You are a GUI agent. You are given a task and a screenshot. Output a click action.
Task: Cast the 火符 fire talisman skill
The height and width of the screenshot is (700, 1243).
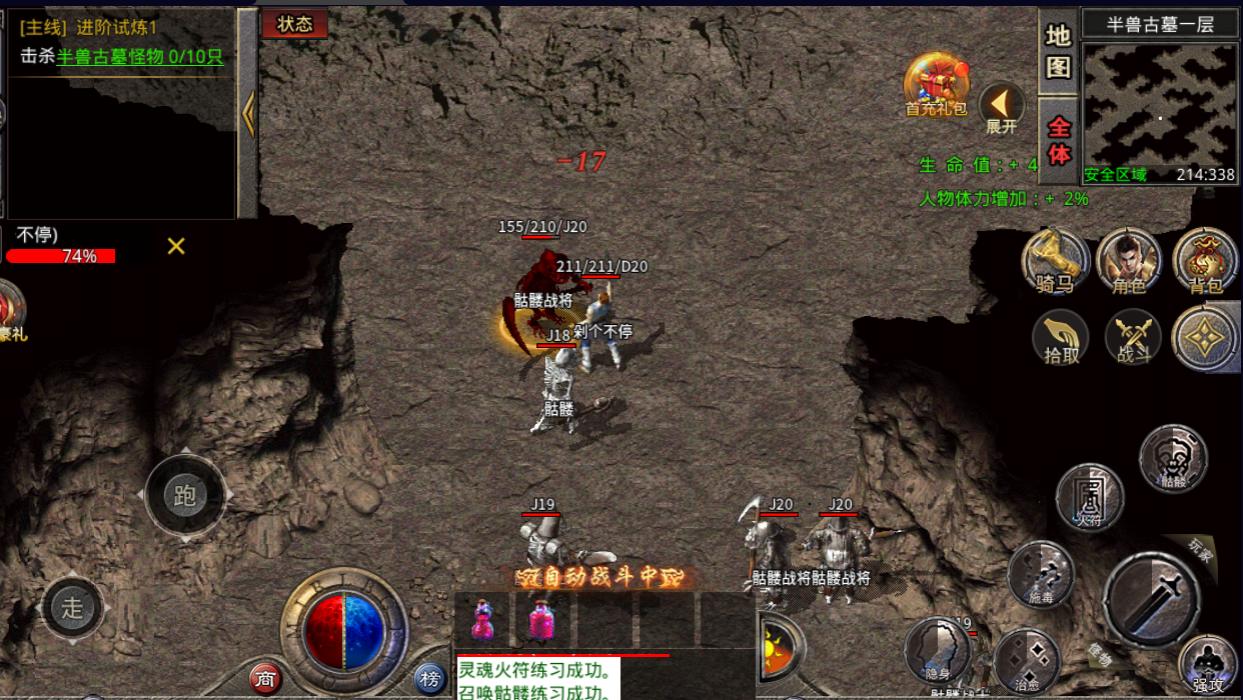click(1089, 497)
